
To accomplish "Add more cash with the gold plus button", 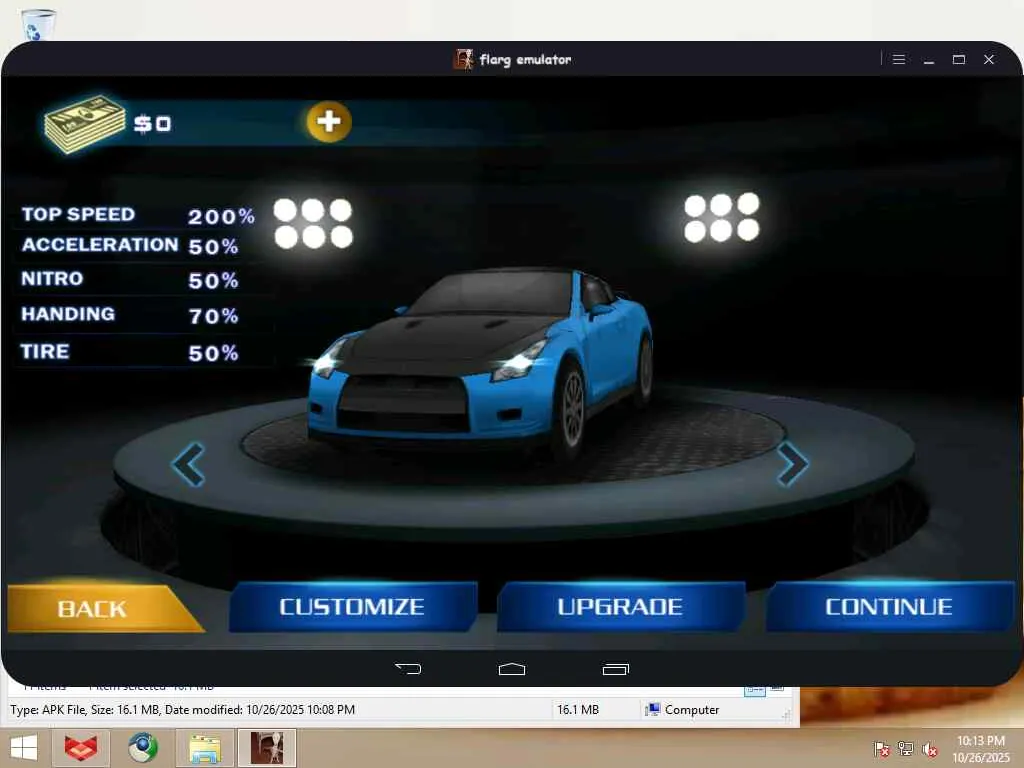I will (x=329, y=122).
